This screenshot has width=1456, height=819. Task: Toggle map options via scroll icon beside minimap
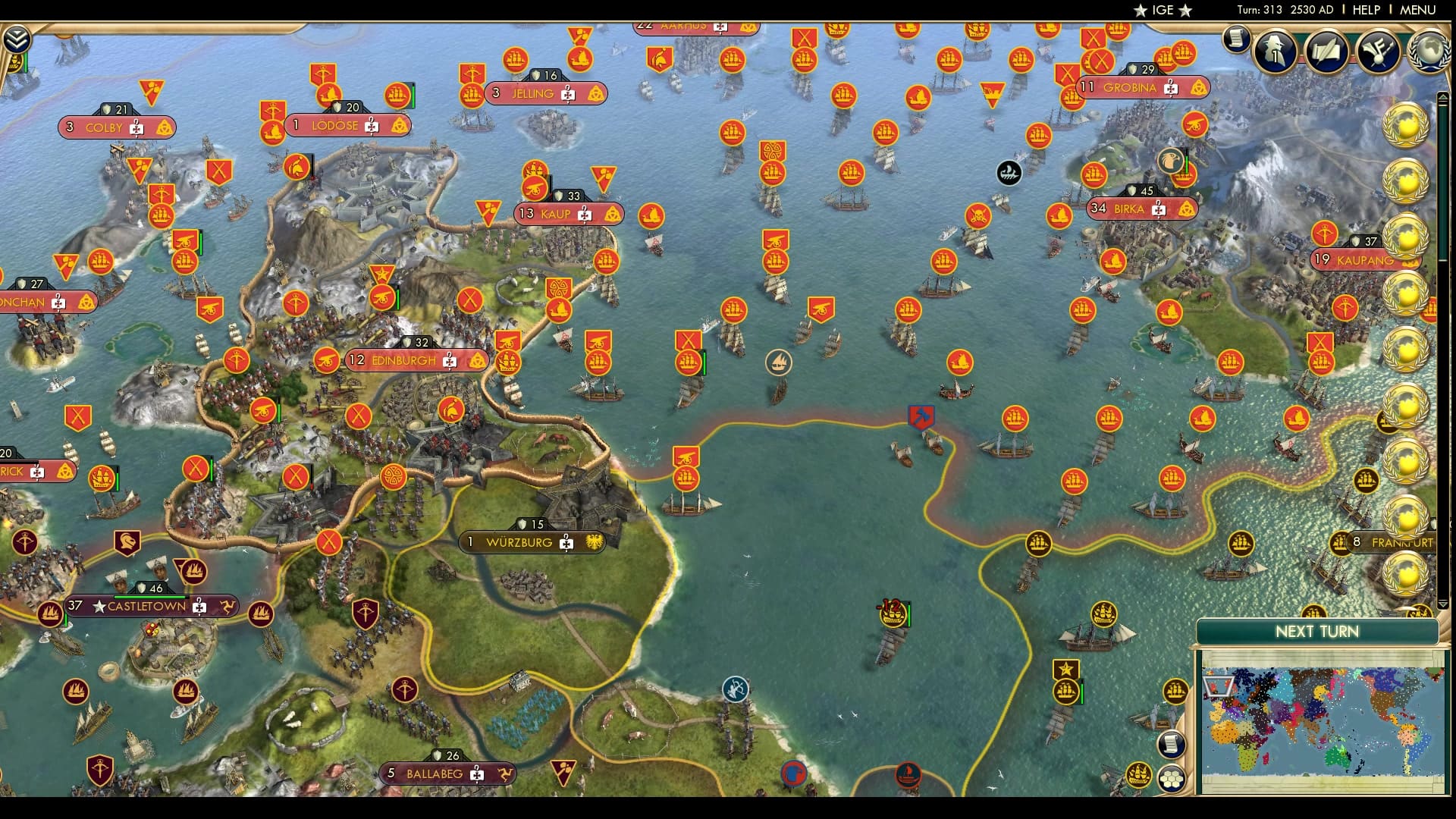pos(1172,745)
